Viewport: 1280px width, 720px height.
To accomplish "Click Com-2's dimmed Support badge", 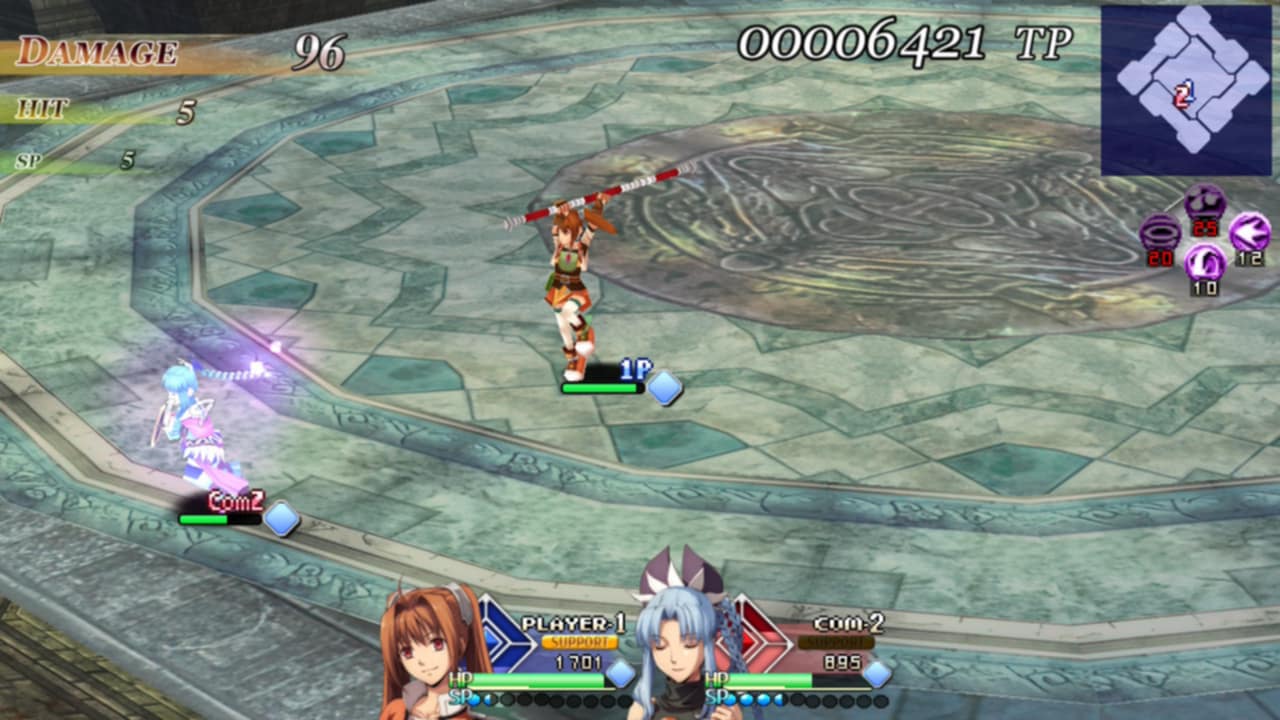I will (836, 642).
